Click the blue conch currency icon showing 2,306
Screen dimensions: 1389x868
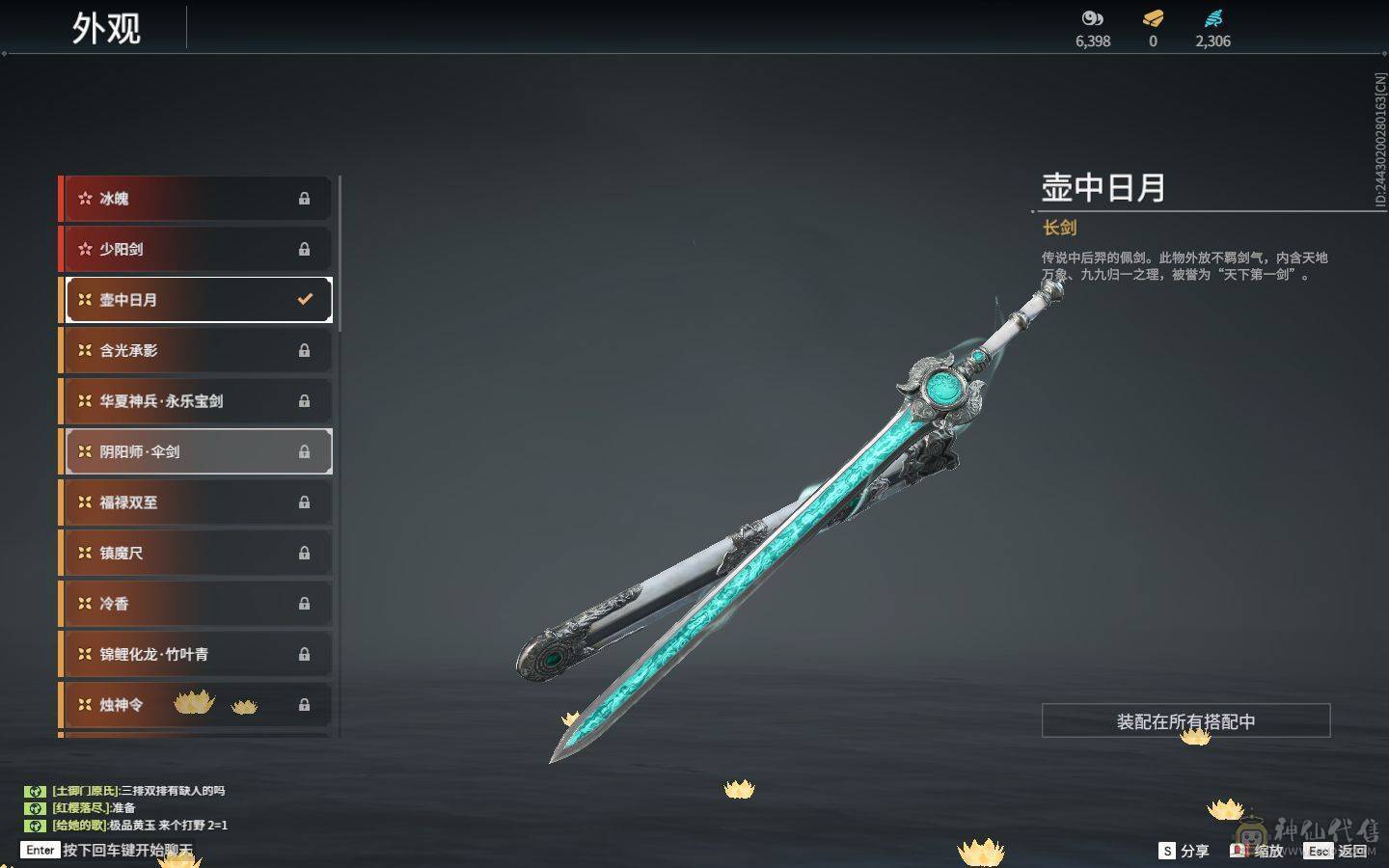[x=1213, y=17]
